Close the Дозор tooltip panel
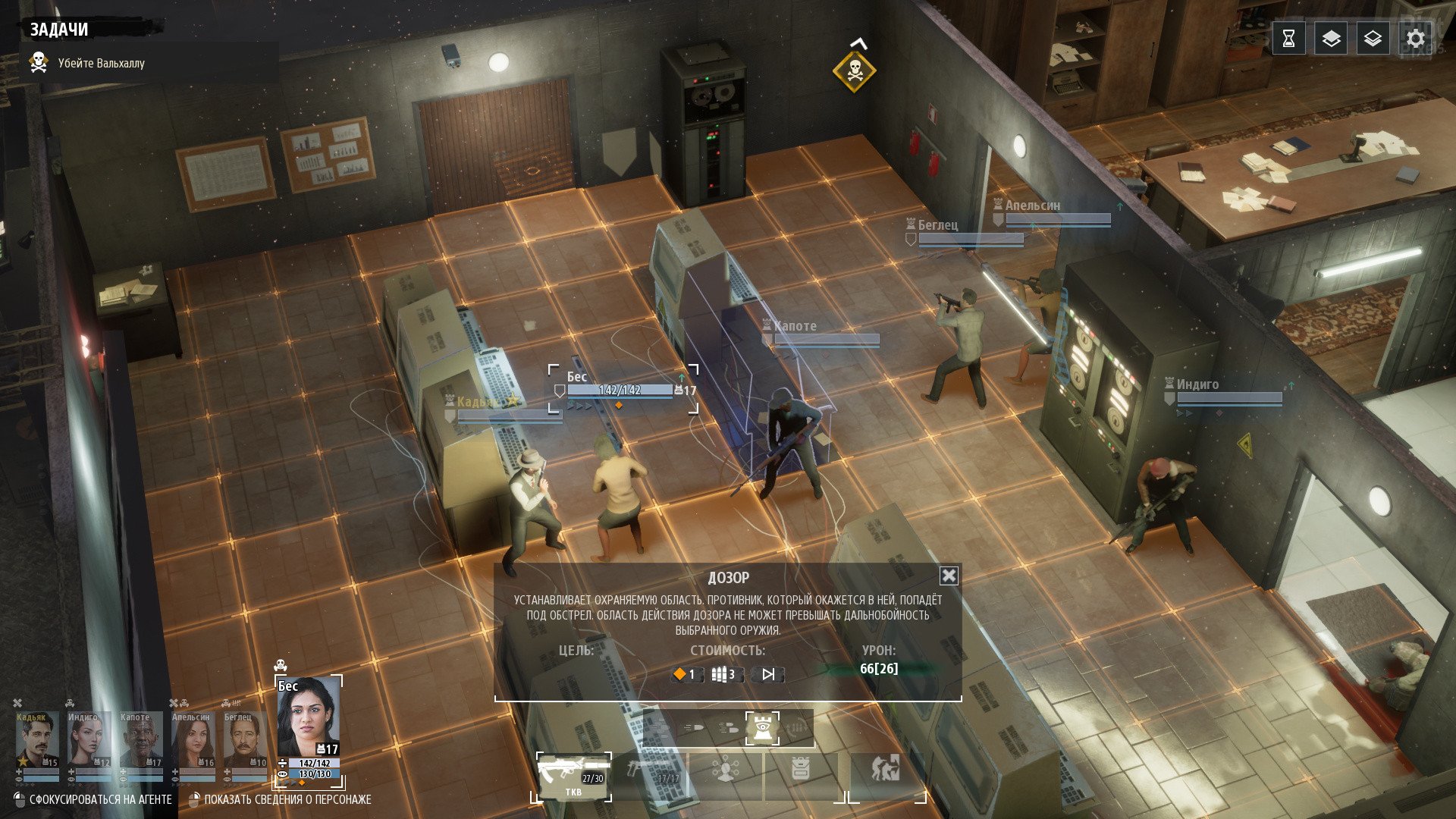1456x819 pixels. pyautogui.click(x=949, y=576)
